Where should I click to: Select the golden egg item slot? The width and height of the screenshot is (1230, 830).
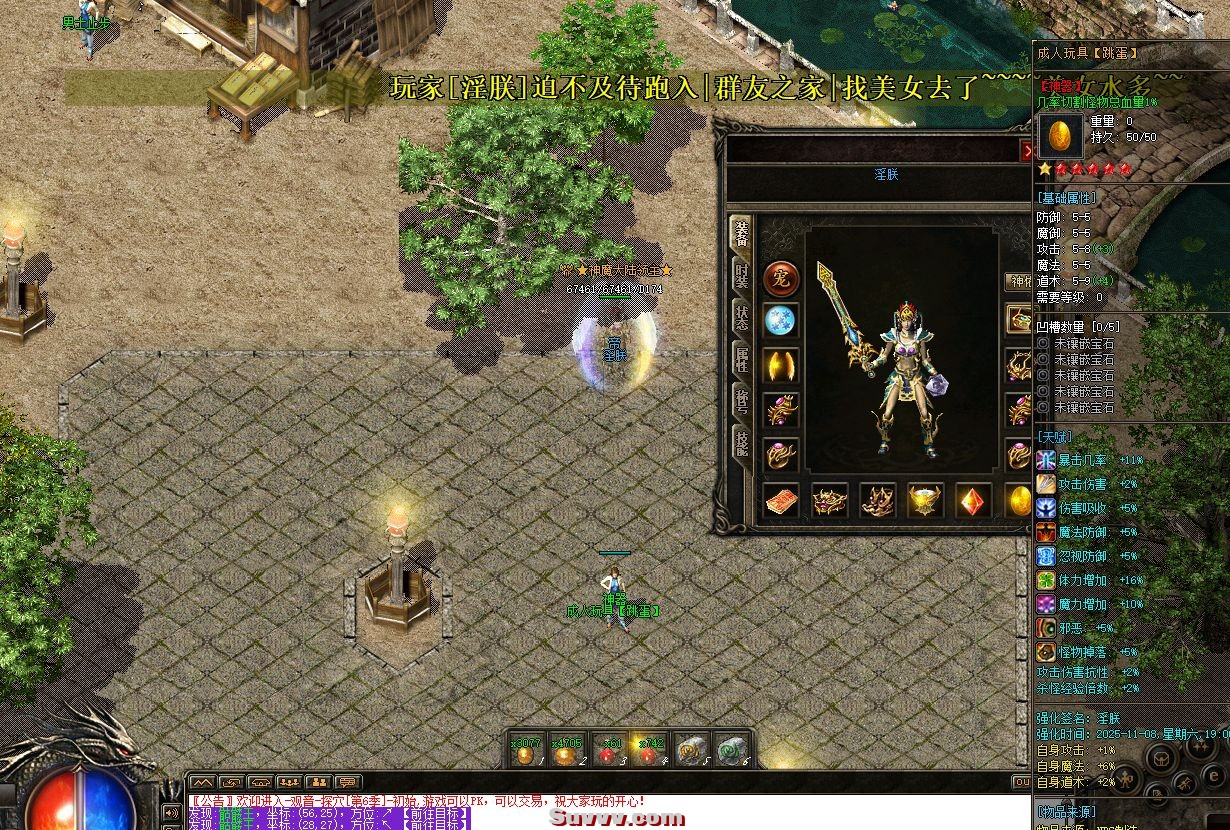pyautogui.click(x=1018, y=501)
